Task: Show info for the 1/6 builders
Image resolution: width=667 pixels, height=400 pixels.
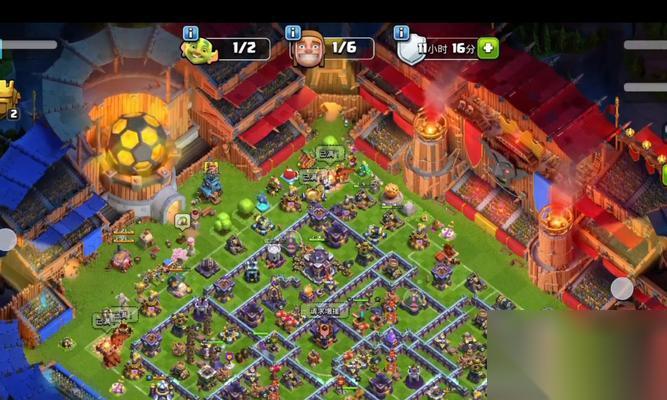Action: (293, 33)
